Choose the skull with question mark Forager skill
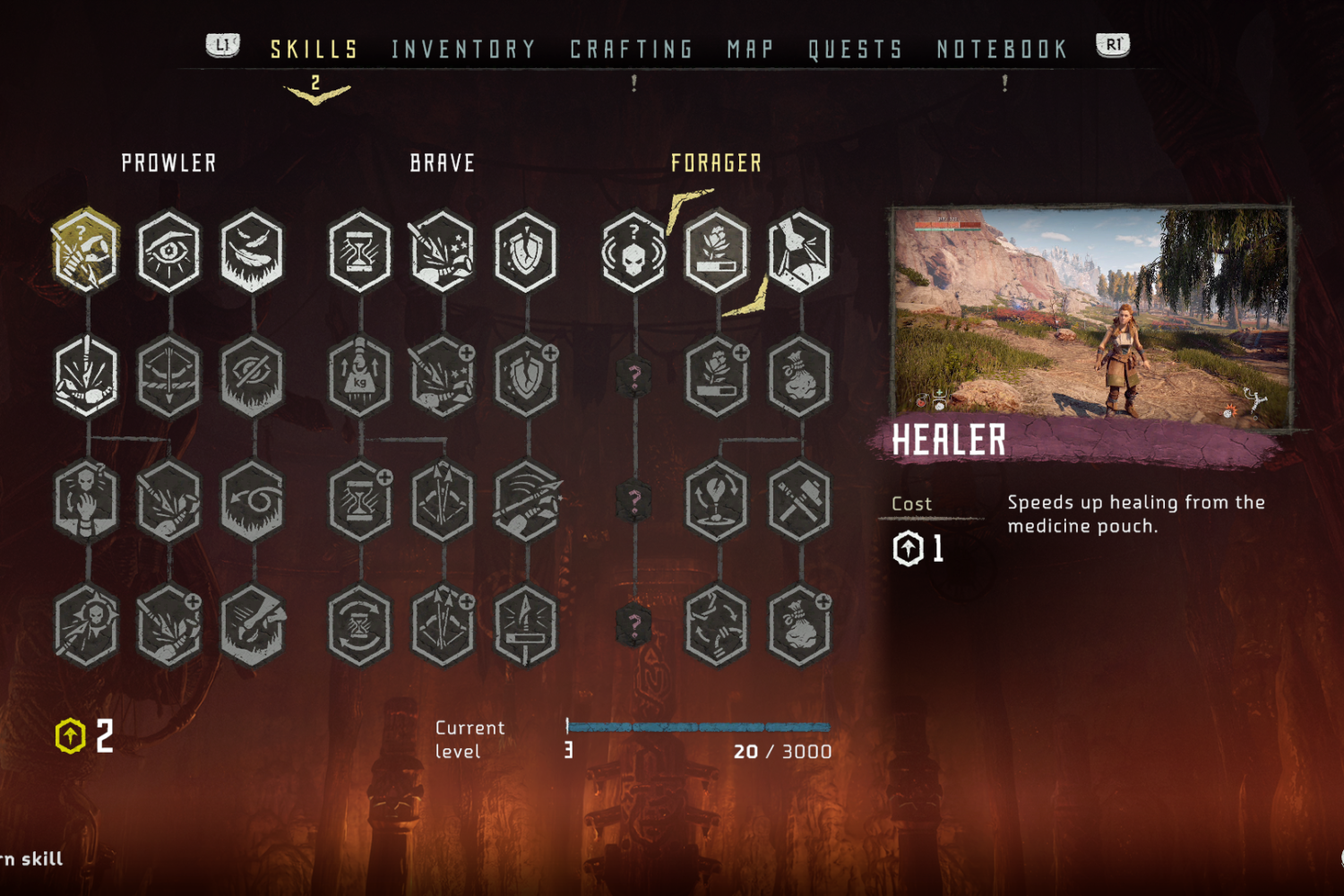This screenshot has width=1344, height=896. click(x=633, y=251)
